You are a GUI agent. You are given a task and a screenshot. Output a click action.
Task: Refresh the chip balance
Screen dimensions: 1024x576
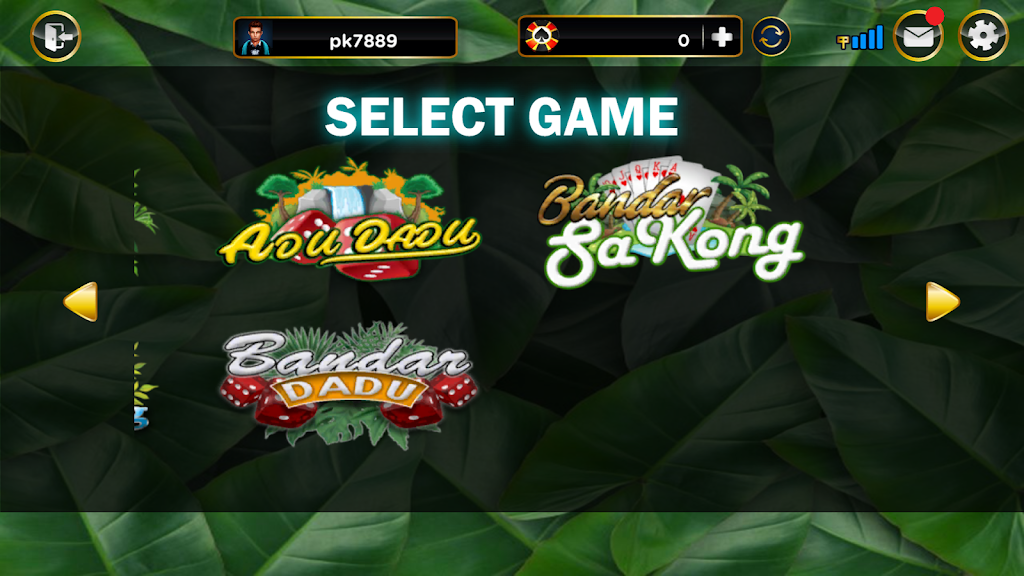771,37
